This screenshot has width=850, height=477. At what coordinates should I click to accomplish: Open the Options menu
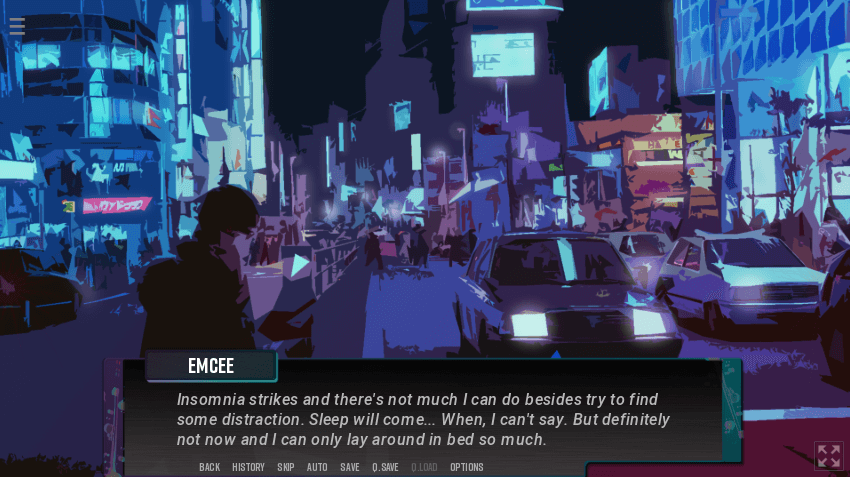coord(466,467)
